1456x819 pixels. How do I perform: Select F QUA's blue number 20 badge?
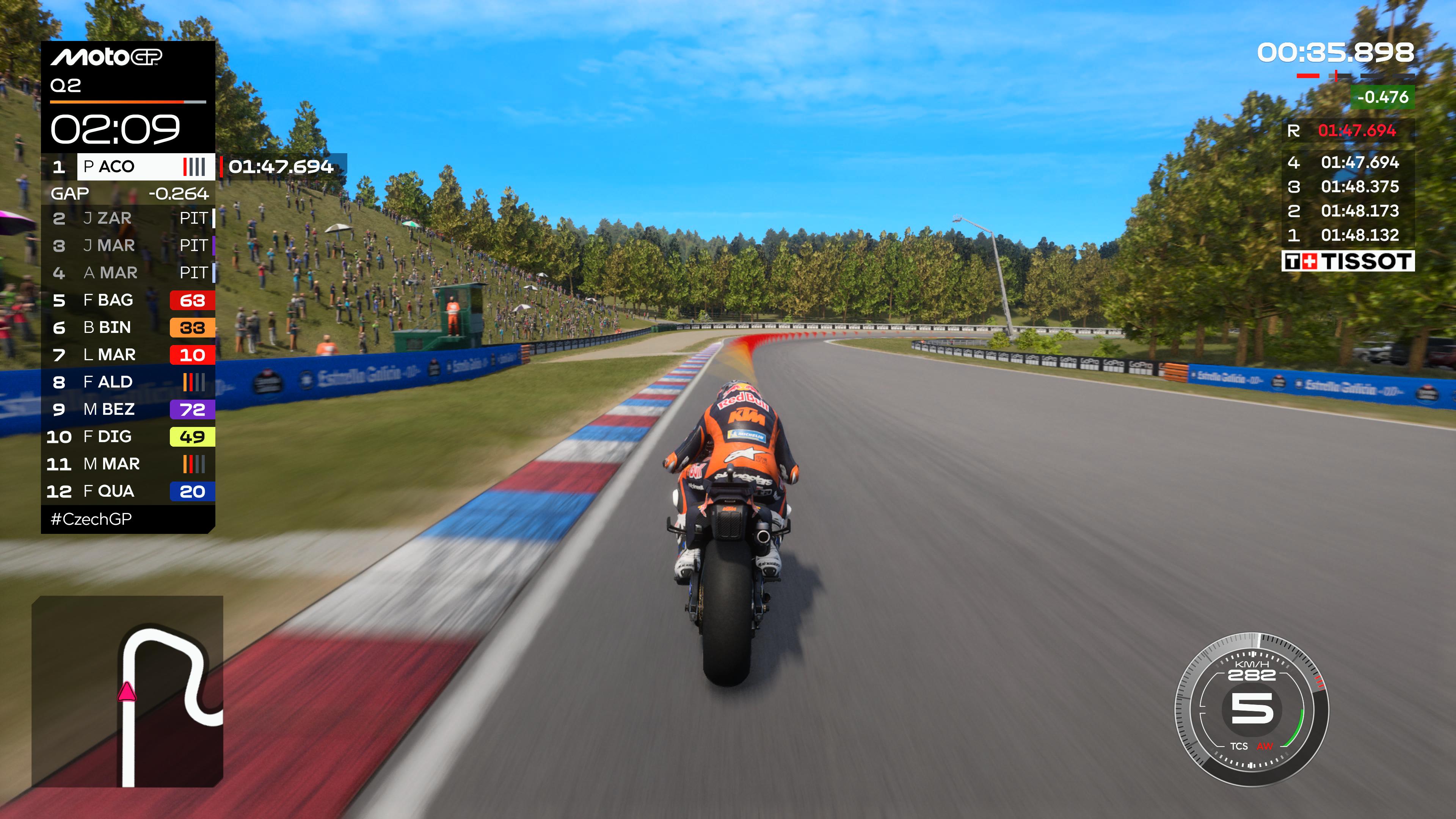(192, 491)
